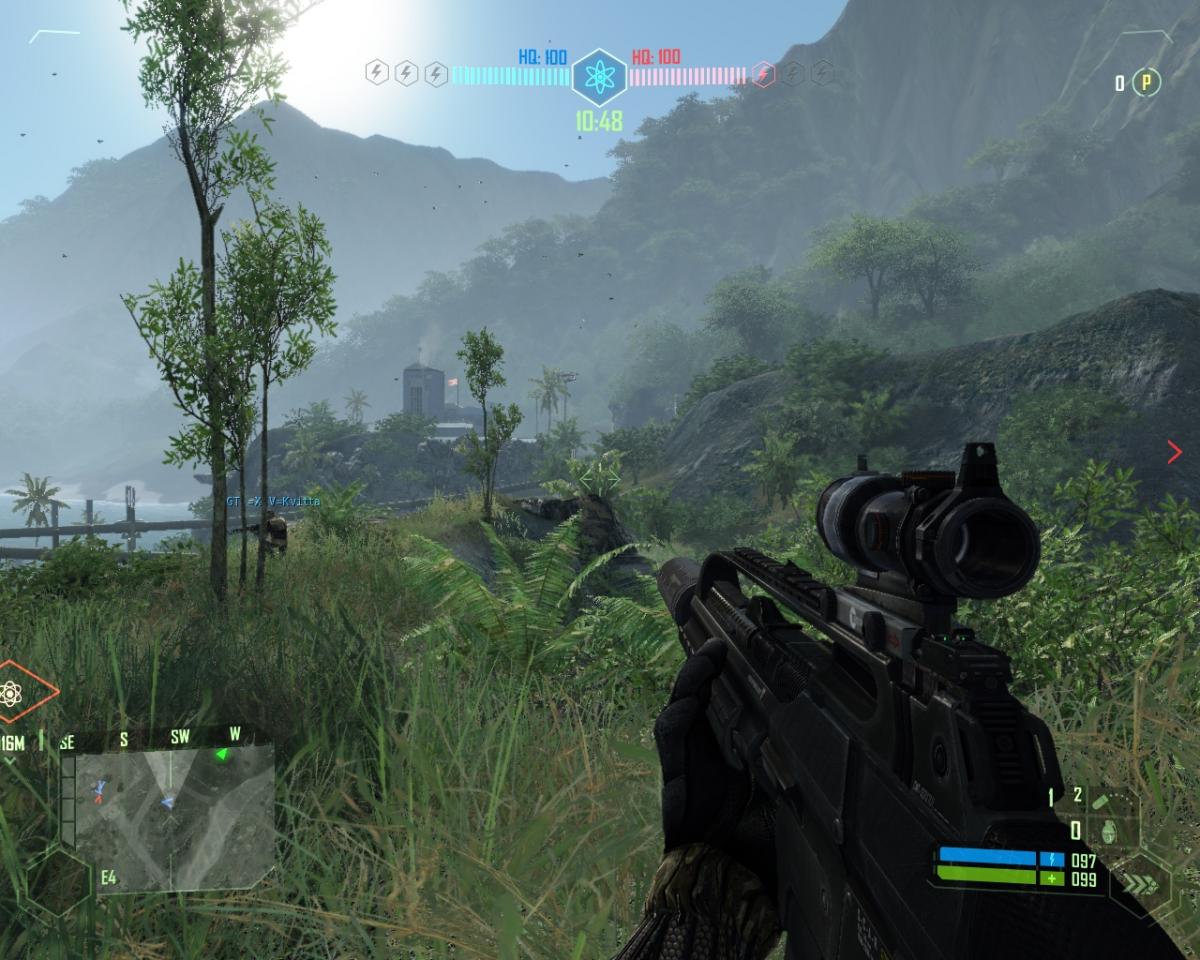Select the firing mode bullet icon
1200x960 pixels.
tap(1101, 801)
